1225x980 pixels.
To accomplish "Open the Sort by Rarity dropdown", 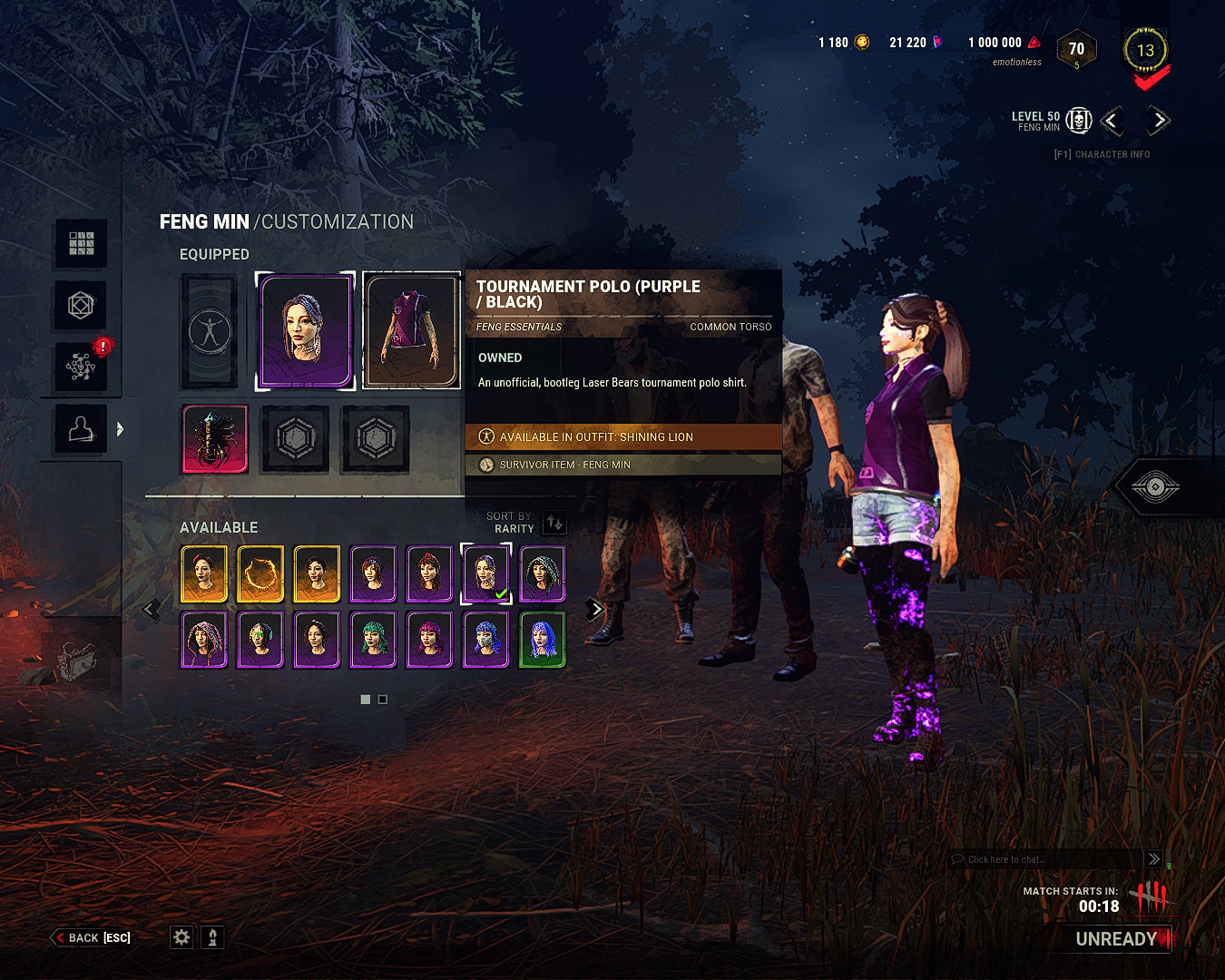I will (554, 522).
